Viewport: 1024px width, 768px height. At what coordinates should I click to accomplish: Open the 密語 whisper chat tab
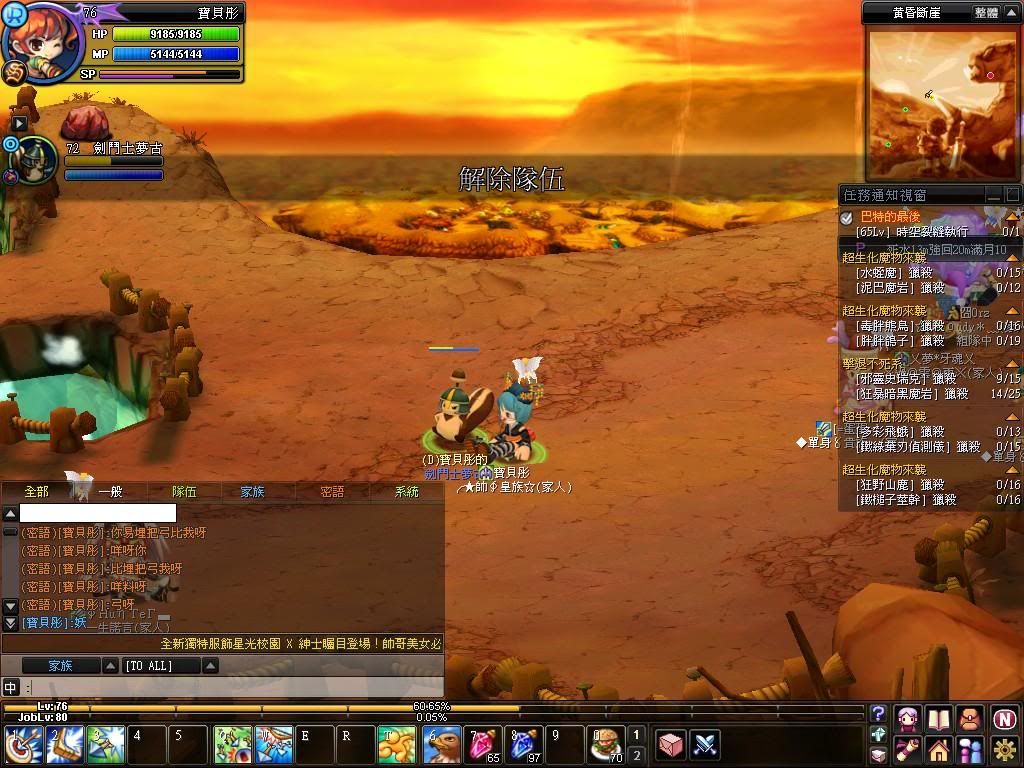[x=332, y=491]
